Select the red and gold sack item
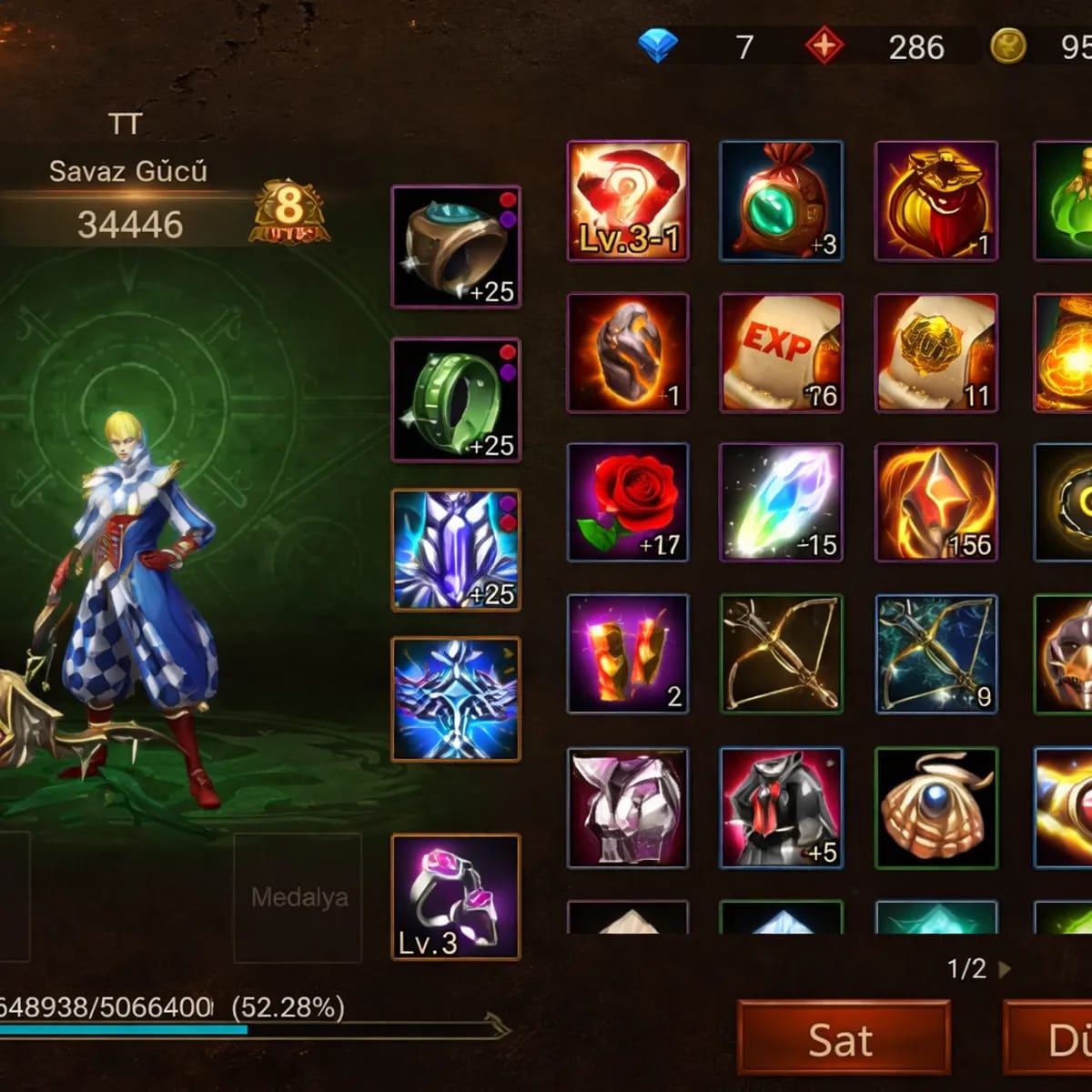 936,201
